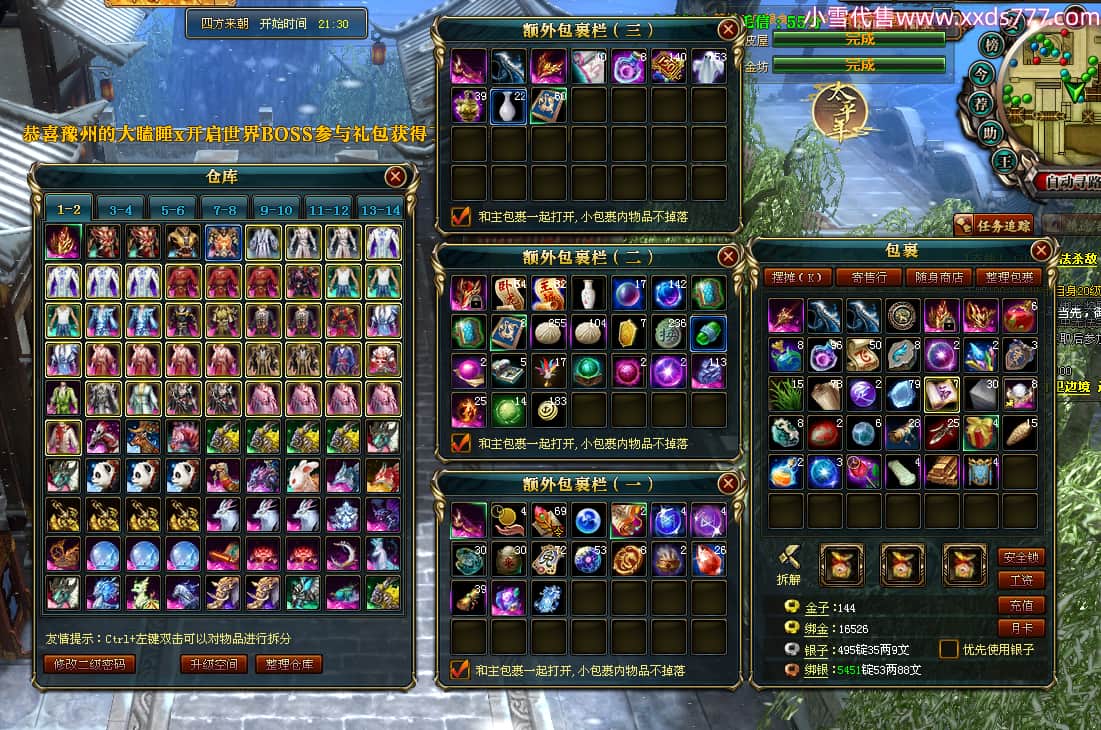Sort the warehouse with 整理仓库
1101x730 pixels.
tap(287, 664)
